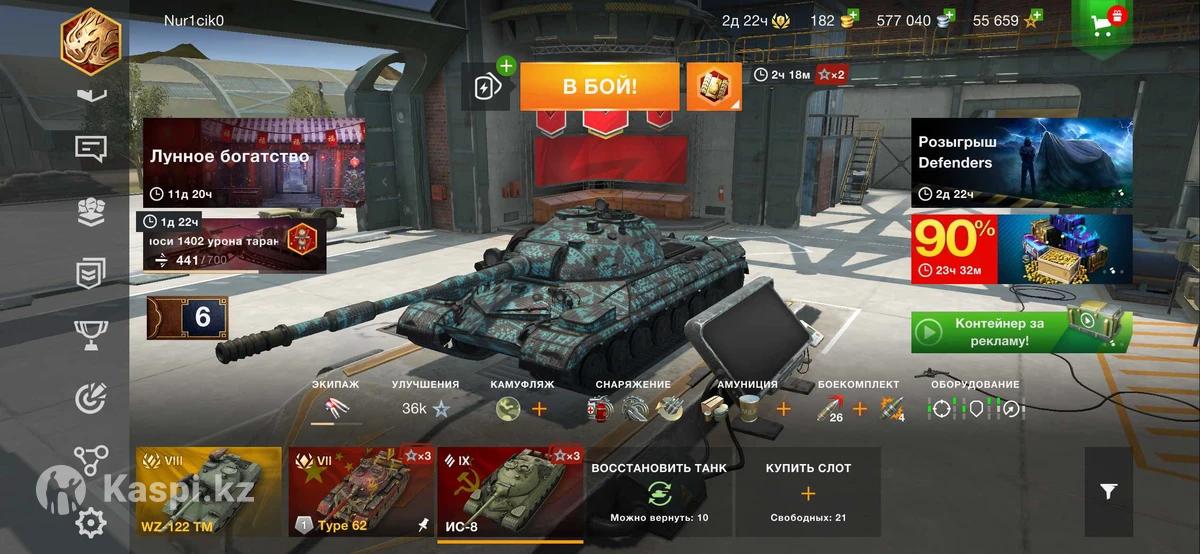Open the Розыгрыш Defenders banner
The image size is (1200, 554).
[1021, 162]
